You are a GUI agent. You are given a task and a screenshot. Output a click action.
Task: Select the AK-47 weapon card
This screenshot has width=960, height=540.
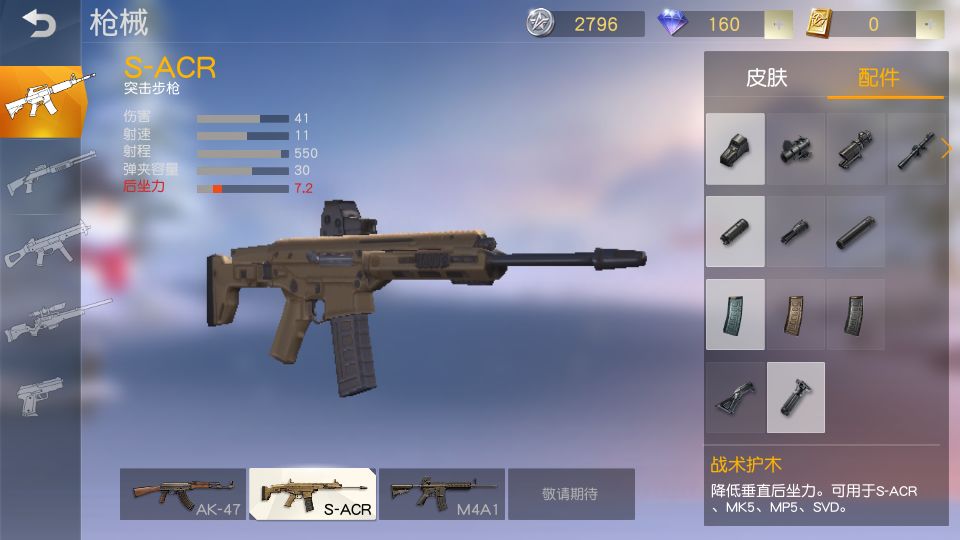pyautogui.click(x=182, y=494)
